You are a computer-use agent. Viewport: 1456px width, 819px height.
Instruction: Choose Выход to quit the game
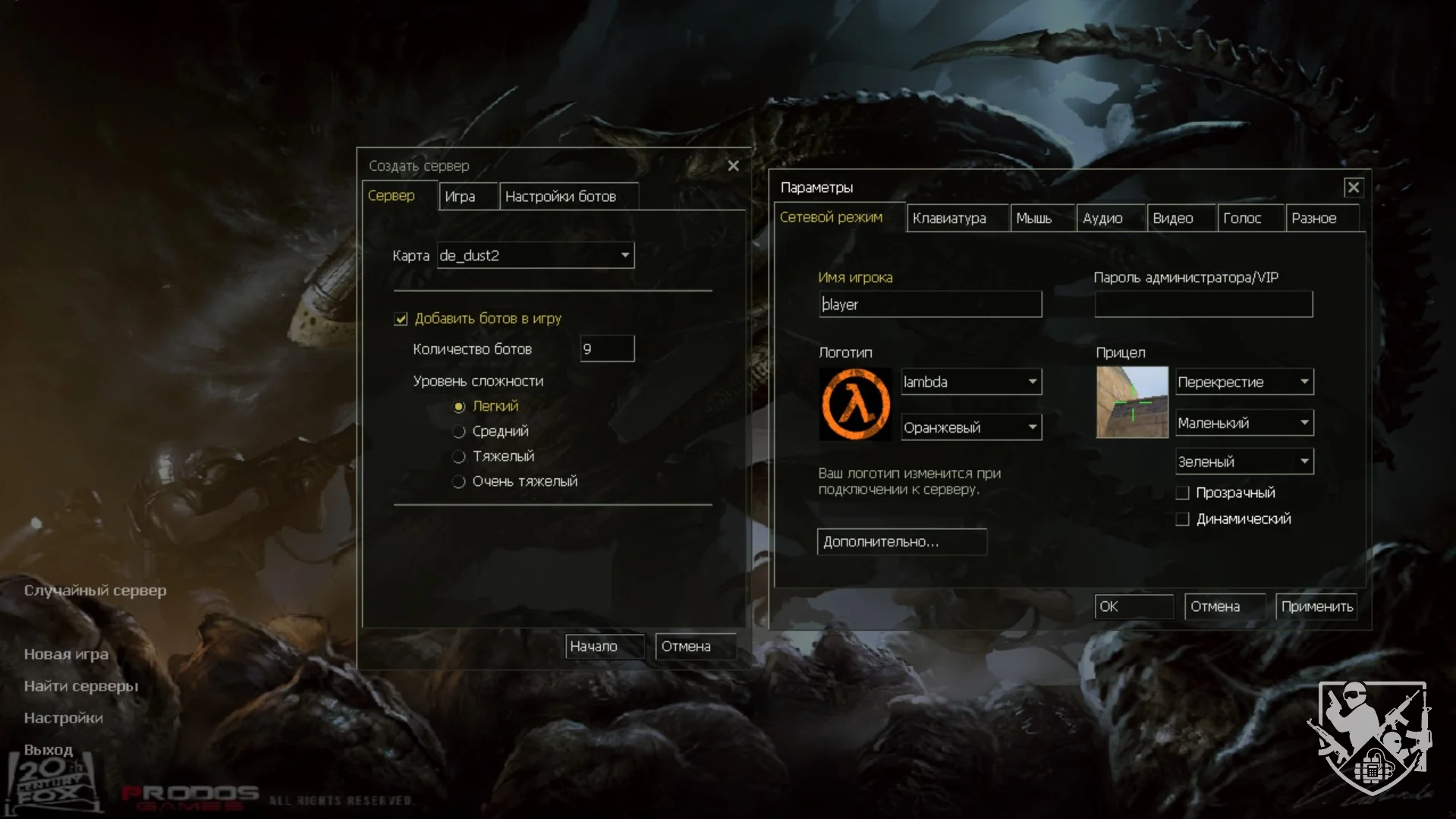click(x=49, y=750)
